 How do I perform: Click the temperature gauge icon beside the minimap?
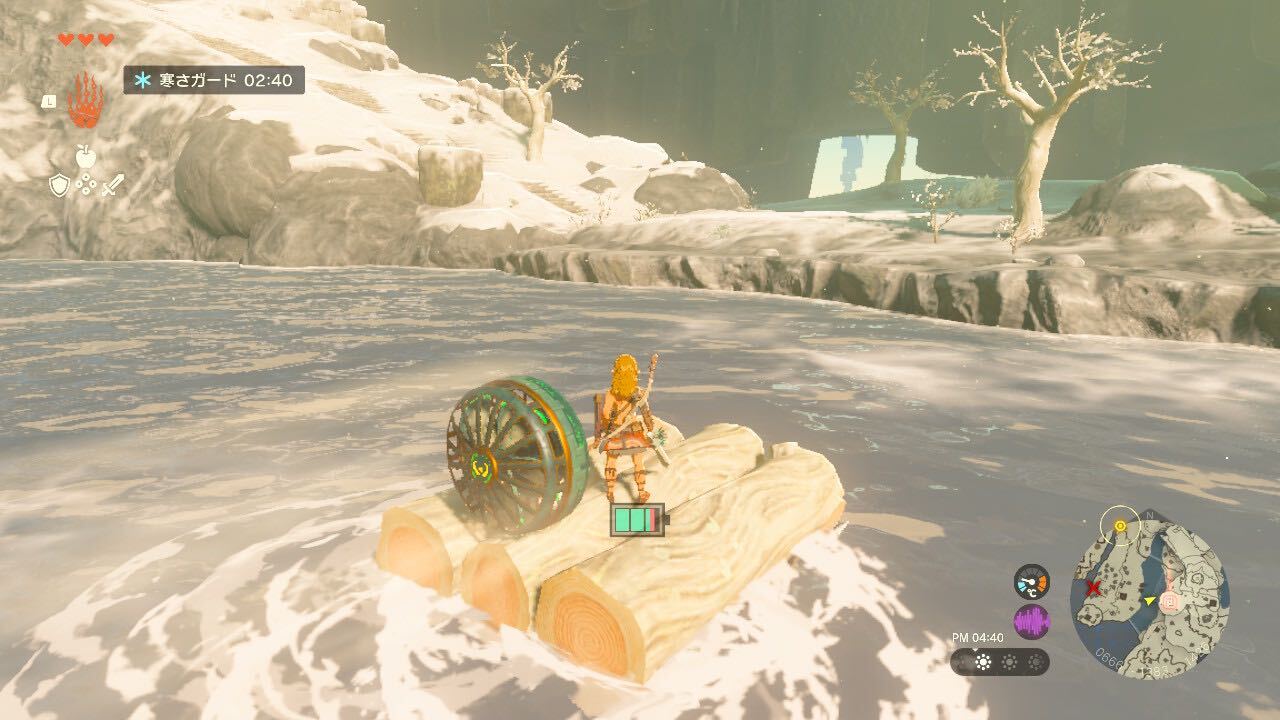point(1031,580)
